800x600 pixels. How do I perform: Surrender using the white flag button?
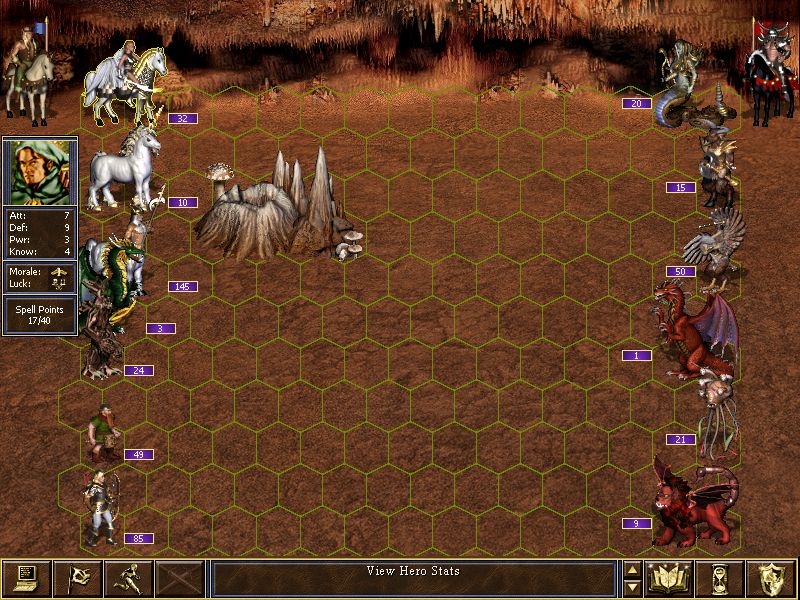pyautogui.click(x=77, y=579)
